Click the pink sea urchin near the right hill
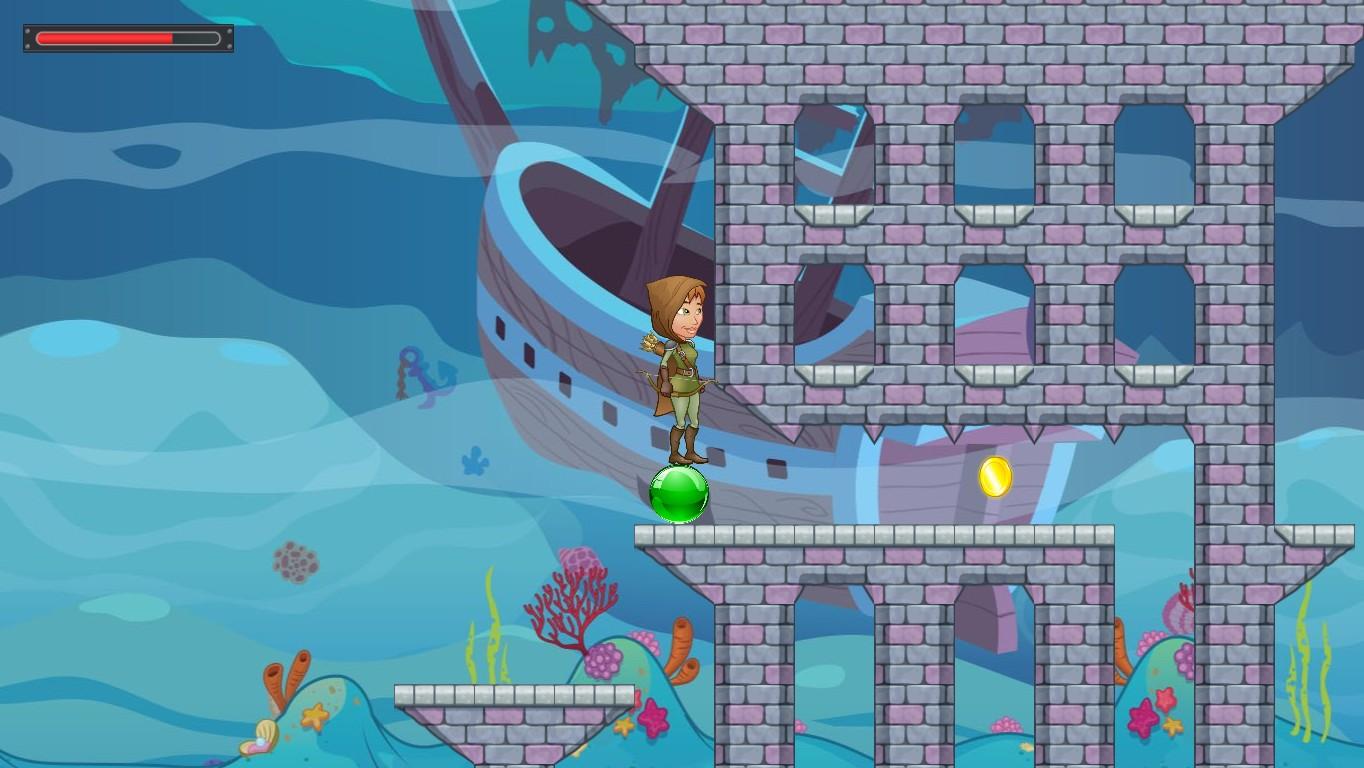Image resolution: width=1364 pixels, height=768 pixels. [x=1175, y=615]
